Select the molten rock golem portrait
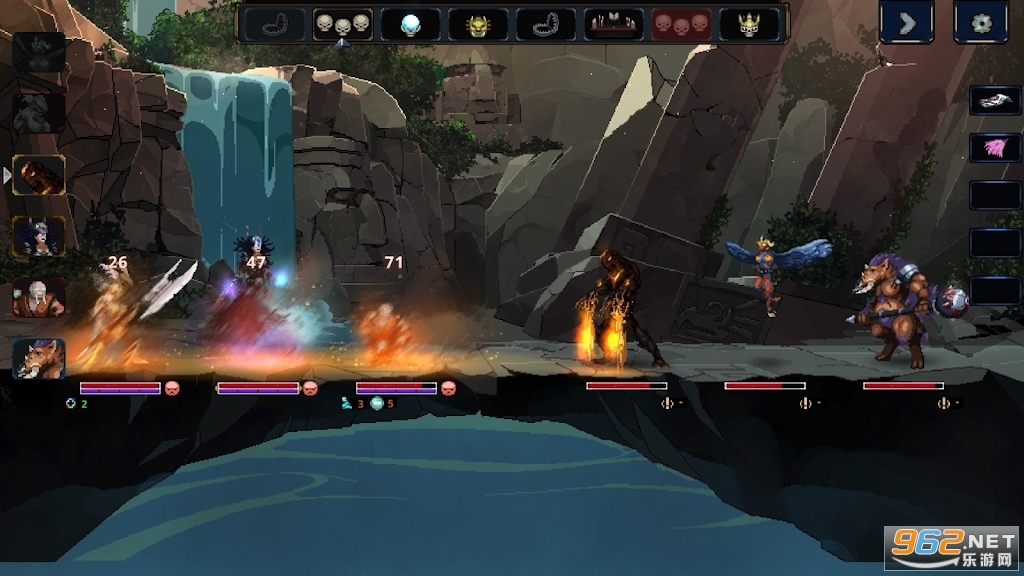 39,175
